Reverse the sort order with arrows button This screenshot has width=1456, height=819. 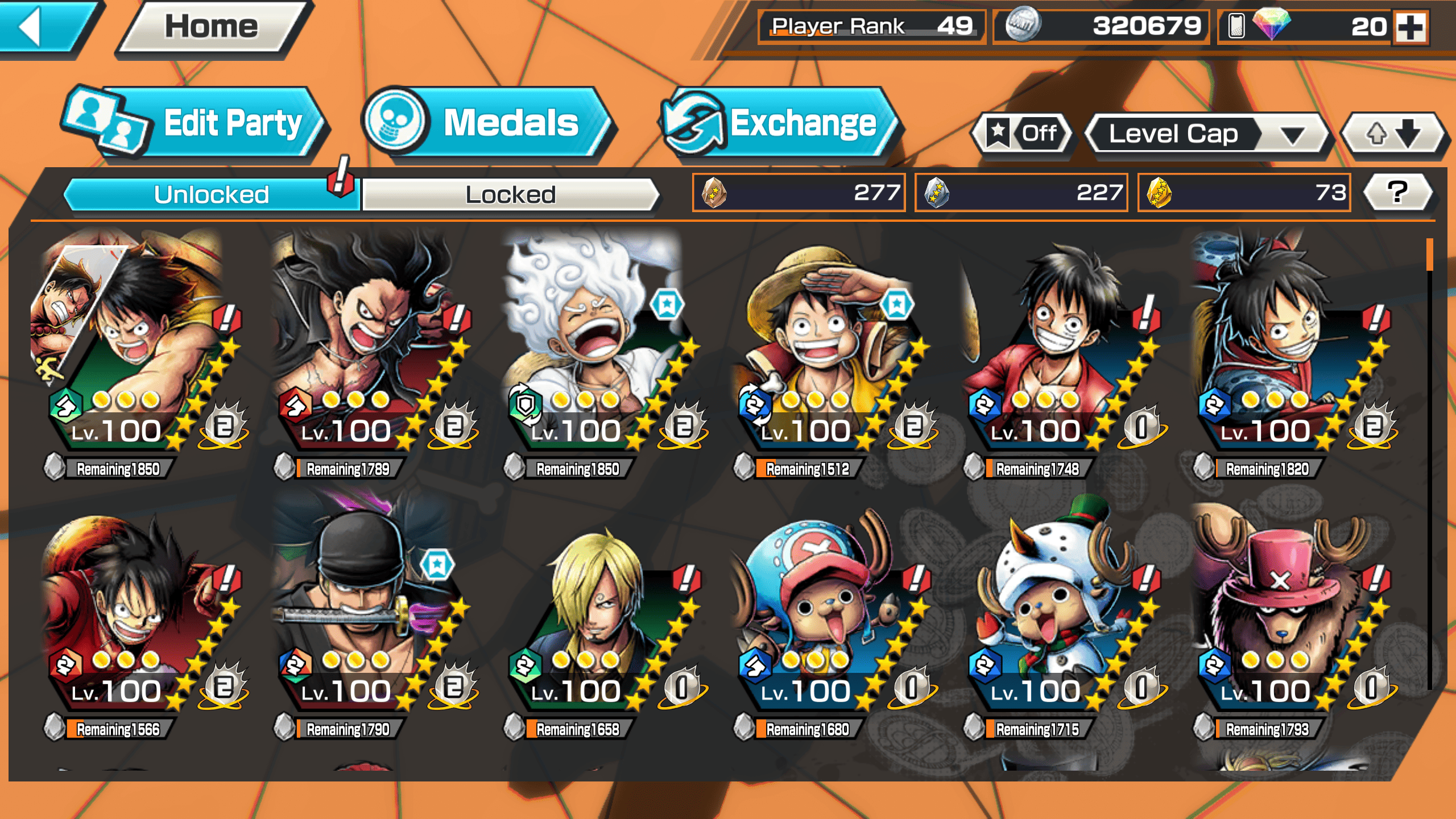(1392, 134)
